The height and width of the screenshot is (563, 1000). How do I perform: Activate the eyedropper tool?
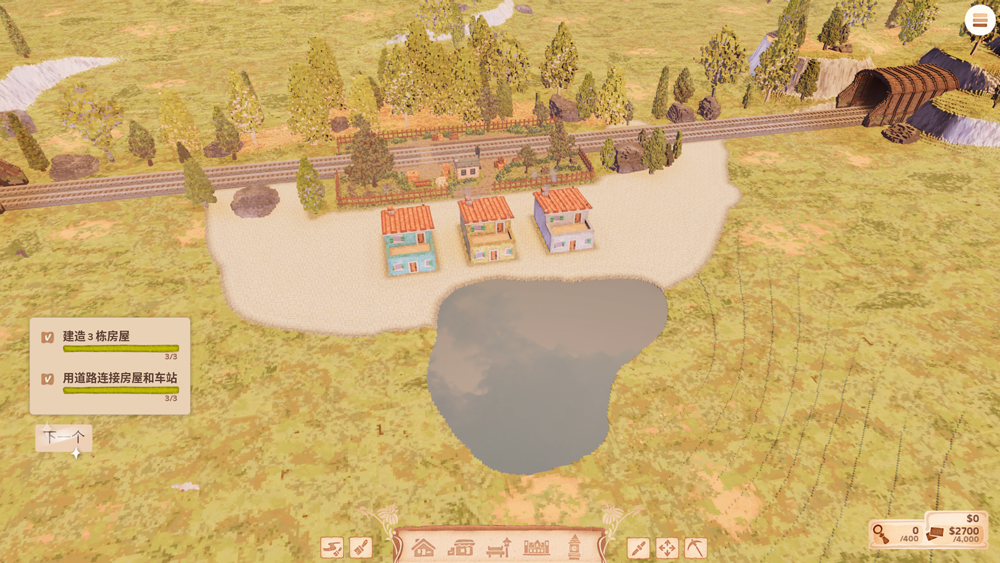pyautogui.click(x=638, y=547)
